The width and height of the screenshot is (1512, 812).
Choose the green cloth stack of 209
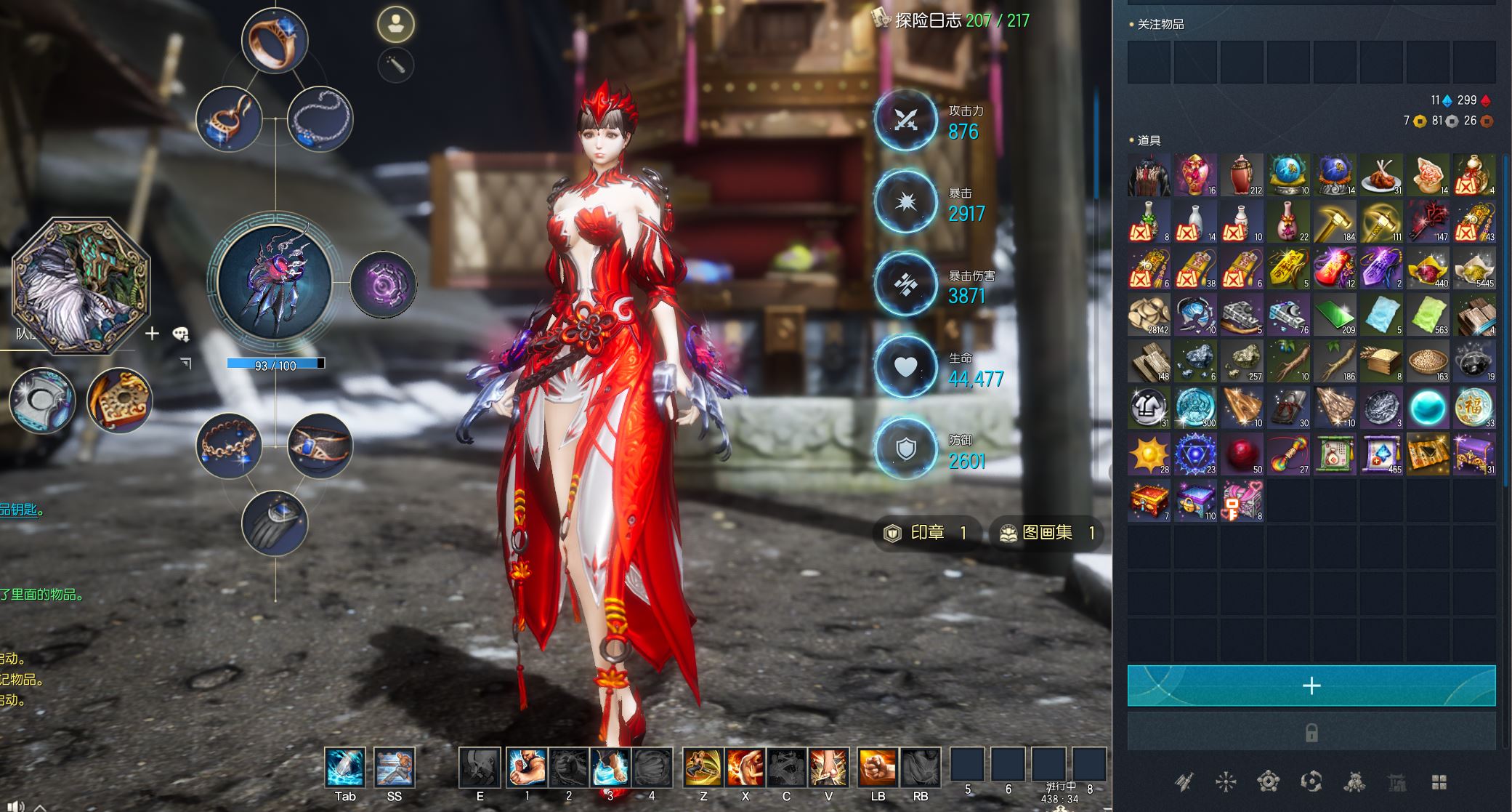(x=1335, y=315)
